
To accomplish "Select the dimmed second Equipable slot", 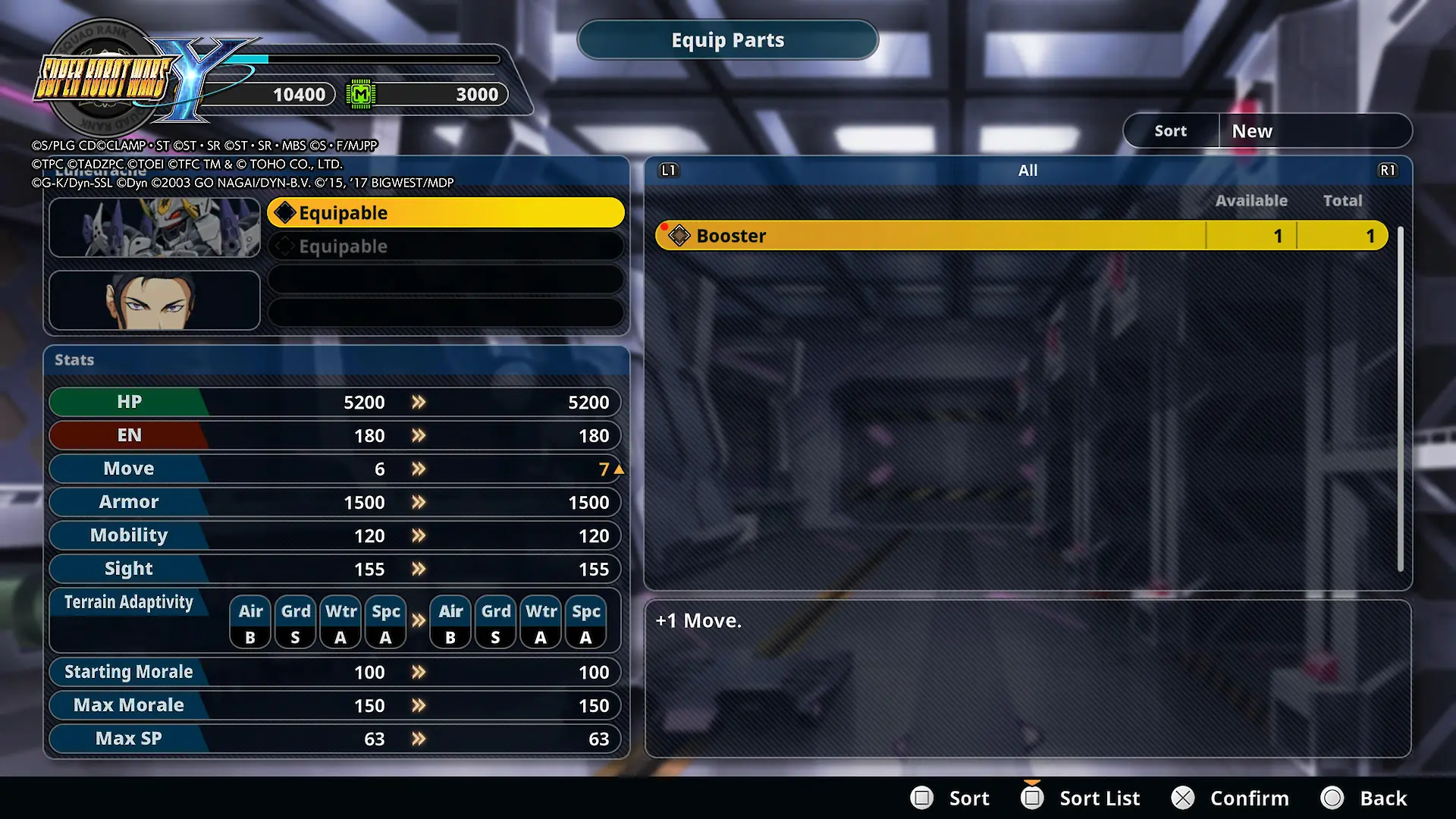I will coord(446,246).
